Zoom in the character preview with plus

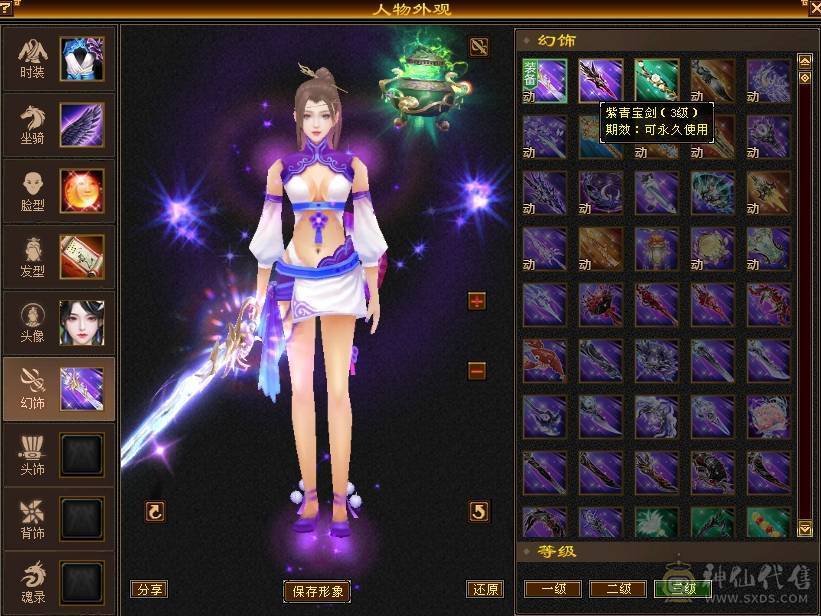click(x=477, y=301)
